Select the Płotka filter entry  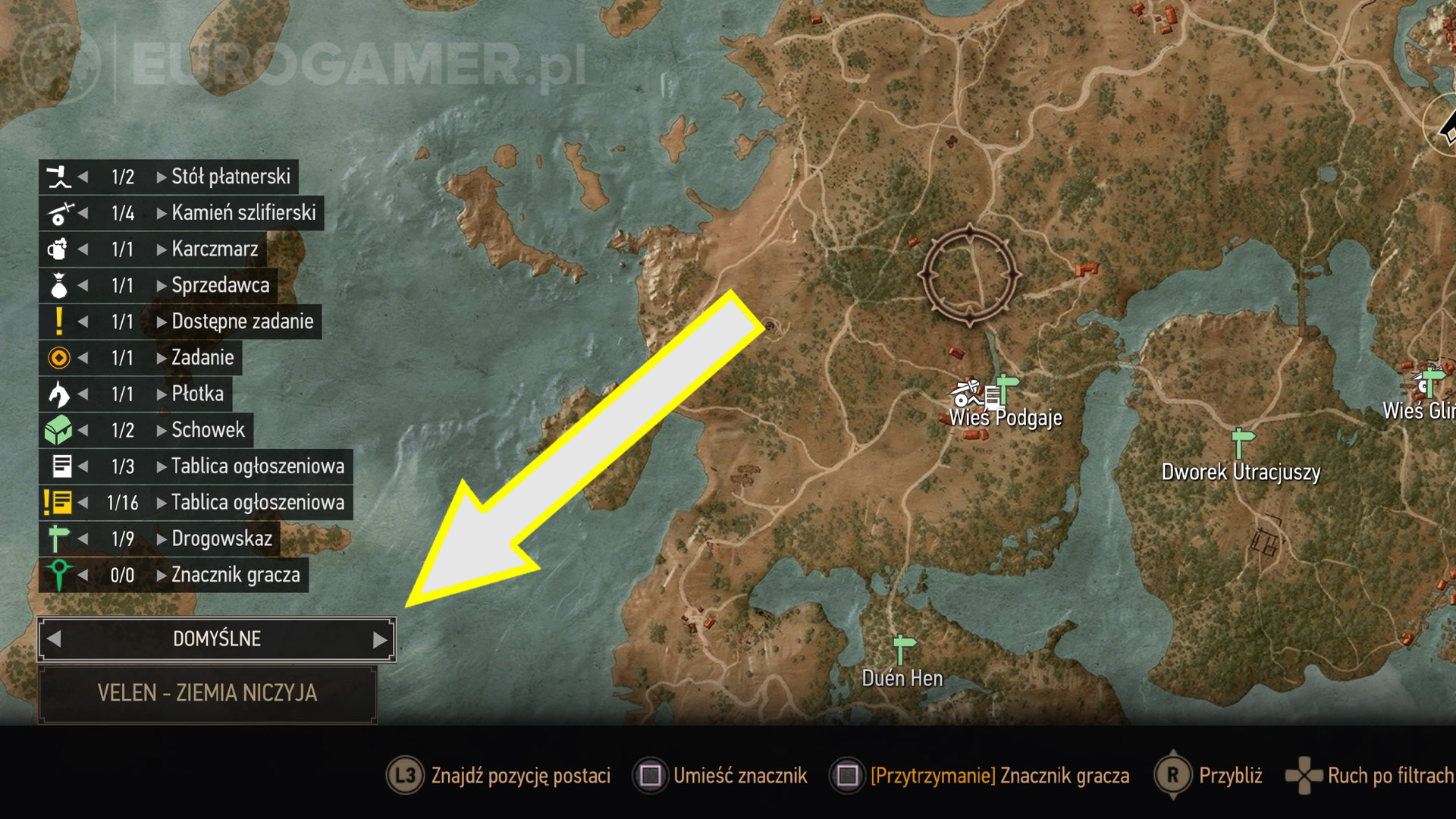pos(197,394)
